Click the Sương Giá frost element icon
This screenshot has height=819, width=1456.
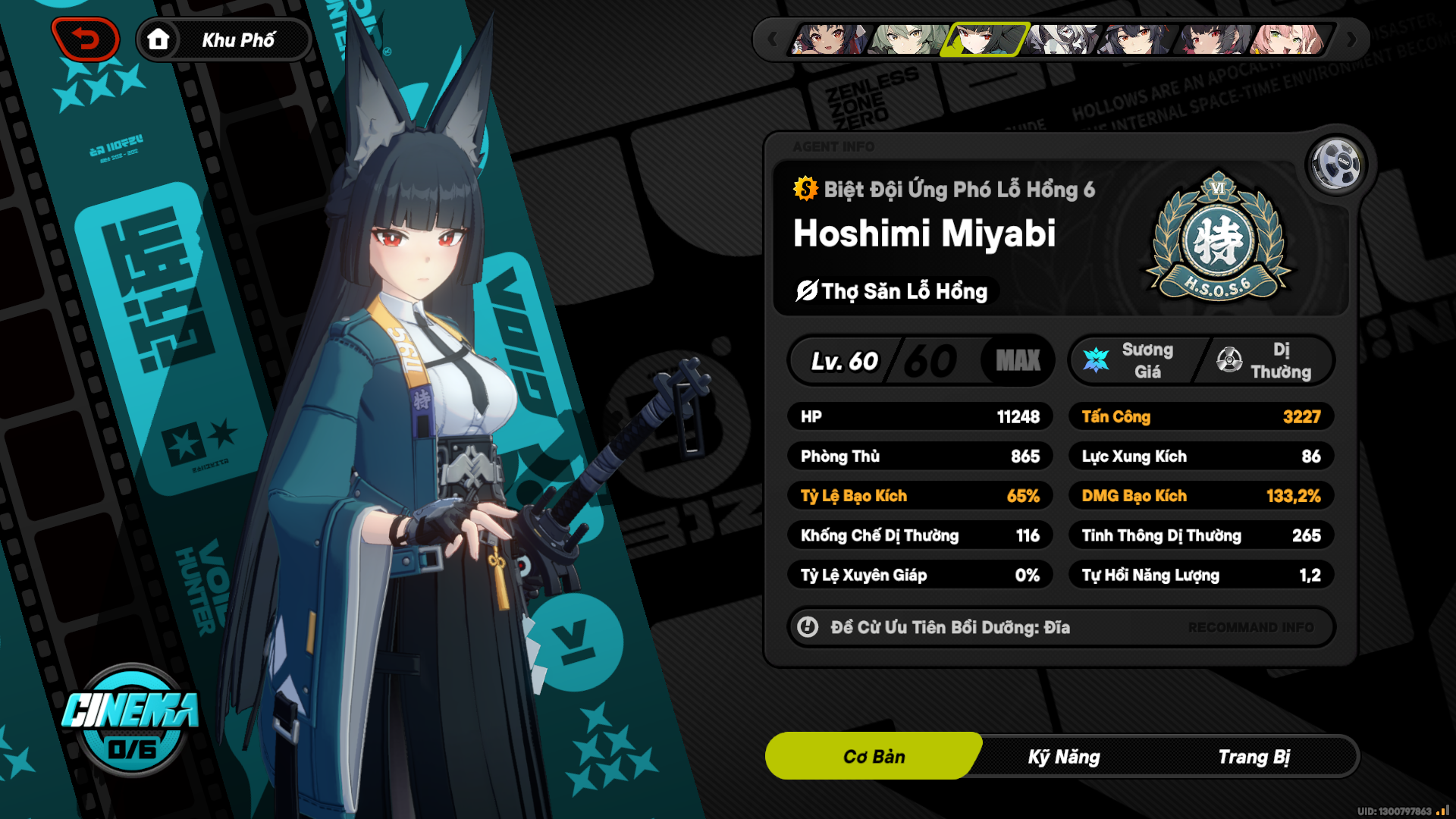[1095, 360]
